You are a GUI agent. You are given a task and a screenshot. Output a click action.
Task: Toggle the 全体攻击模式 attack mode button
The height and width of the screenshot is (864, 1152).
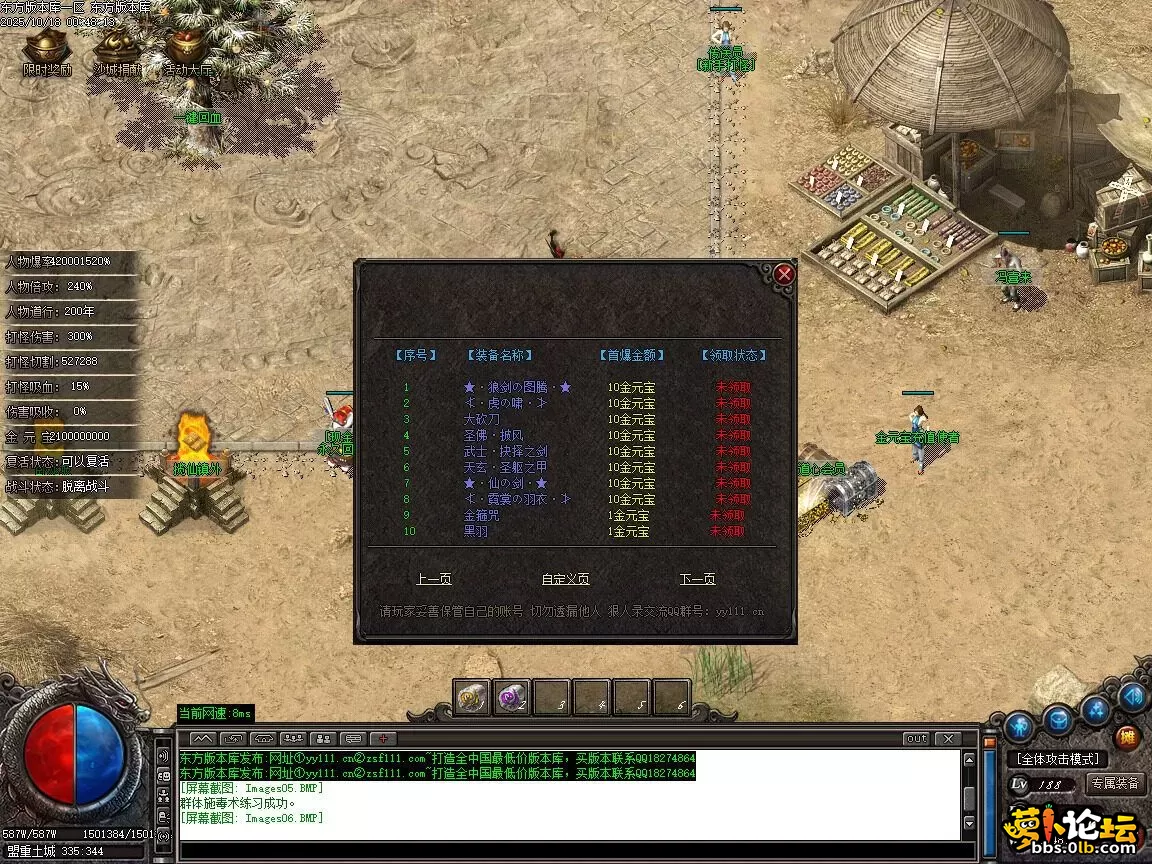click(x=1058, y=759)
